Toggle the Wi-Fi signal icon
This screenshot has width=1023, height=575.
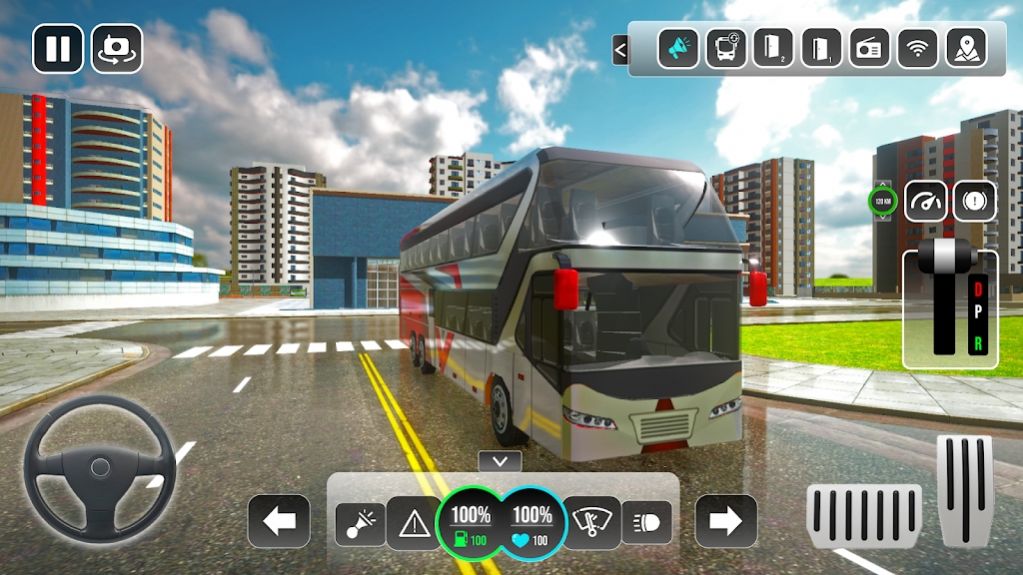click(917, 48)
